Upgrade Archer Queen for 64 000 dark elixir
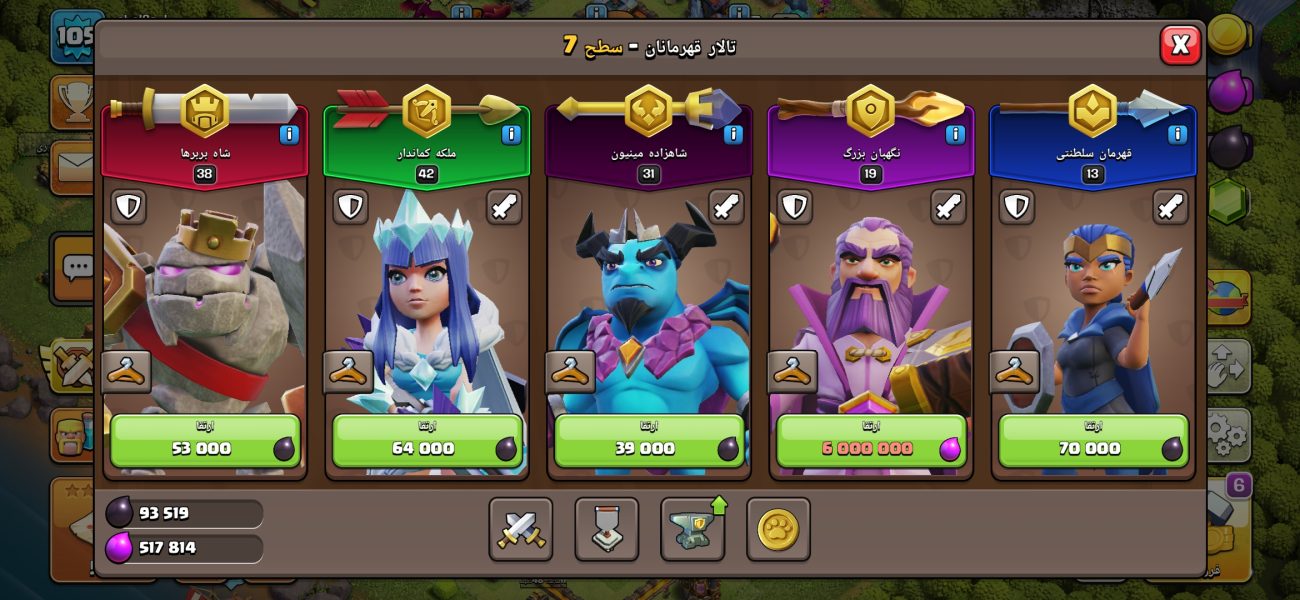 tap(427, 441)
